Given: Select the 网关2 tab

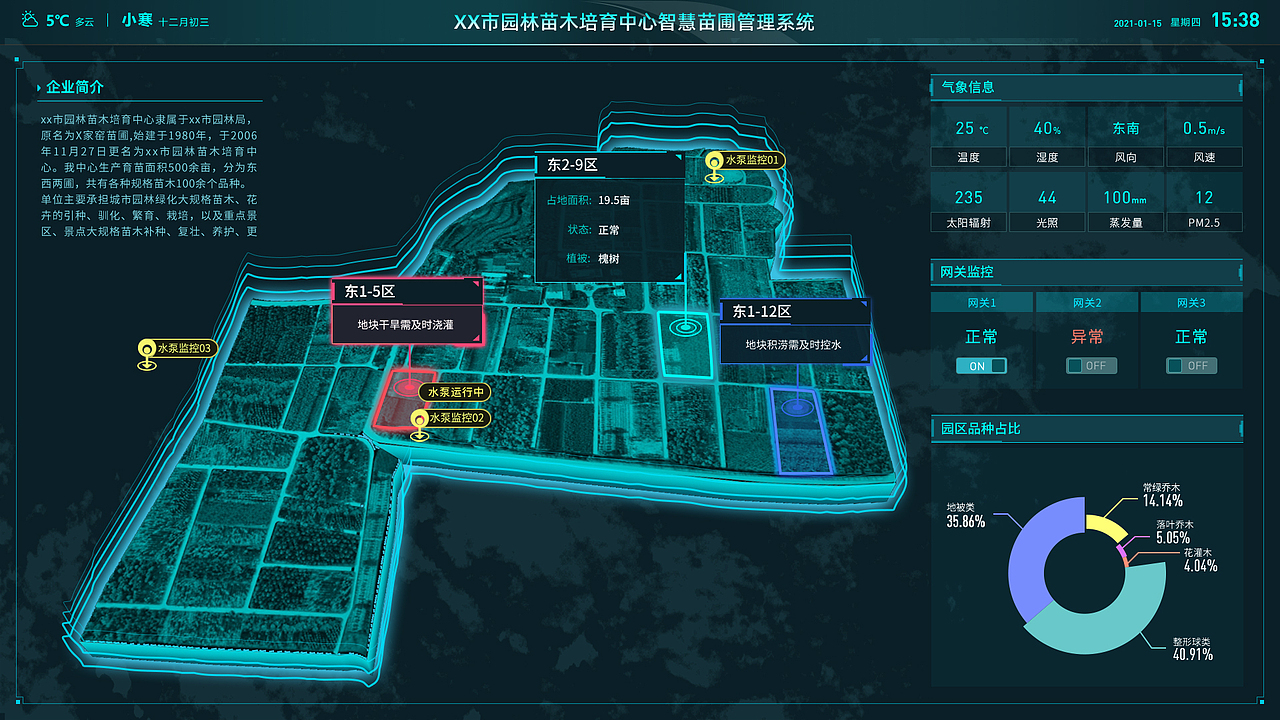Looking at the screenshot, I should [1086, 302].
